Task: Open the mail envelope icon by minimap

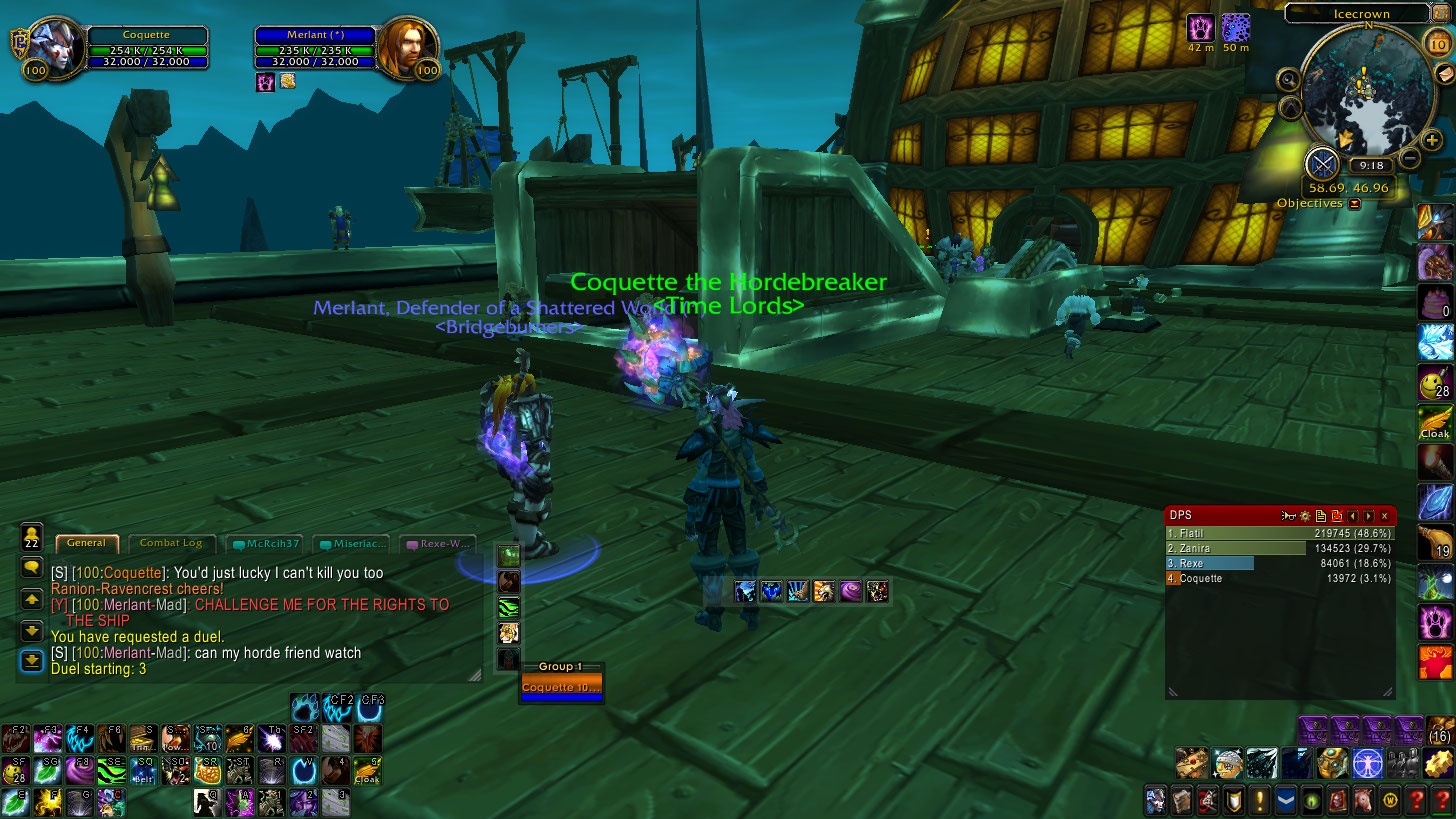Action: pyautogui.click(x=1446, y=75)
